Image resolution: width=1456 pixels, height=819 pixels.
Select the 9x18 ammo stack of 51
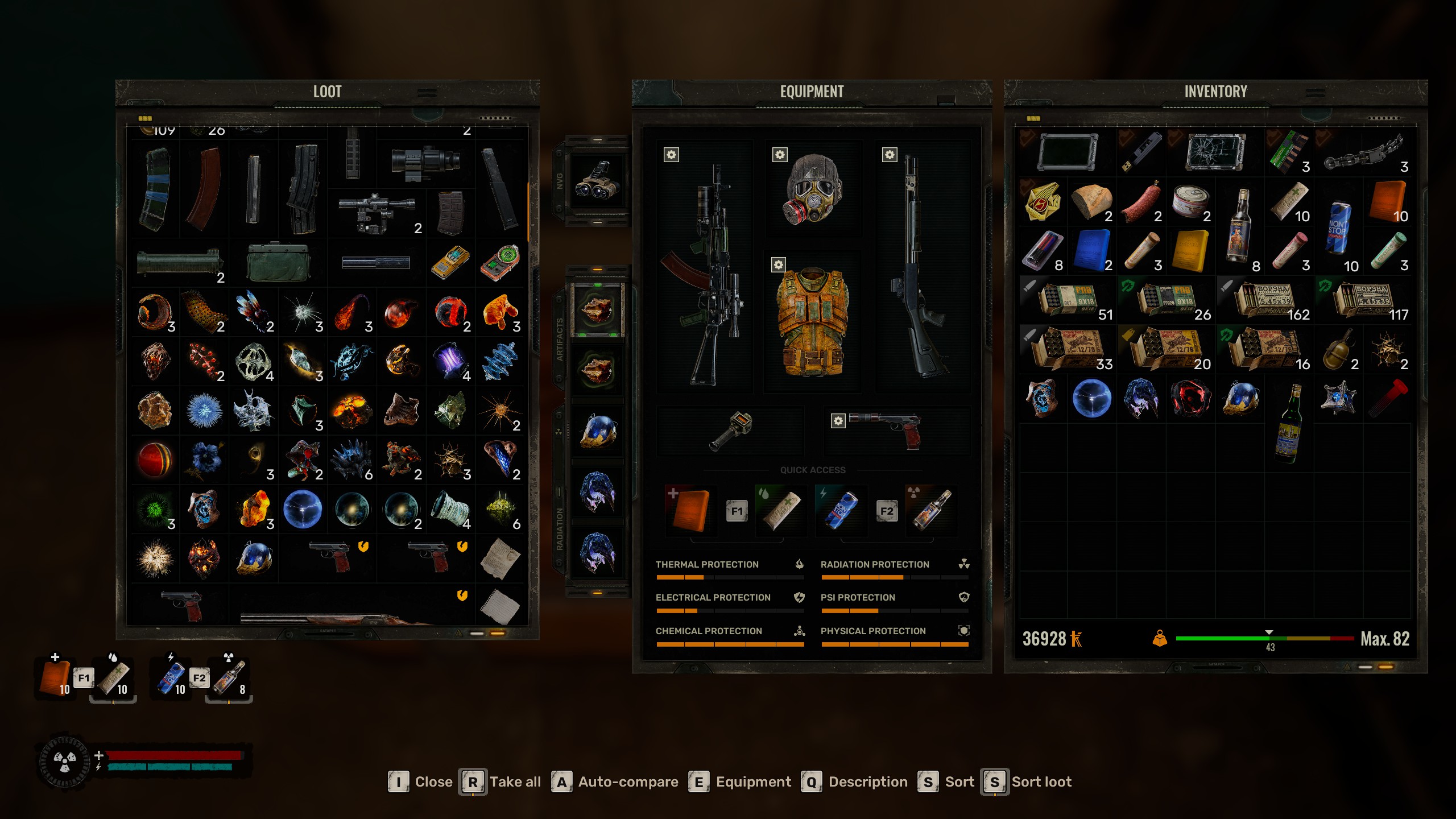pyautogui.click(x=1068, y=300)
